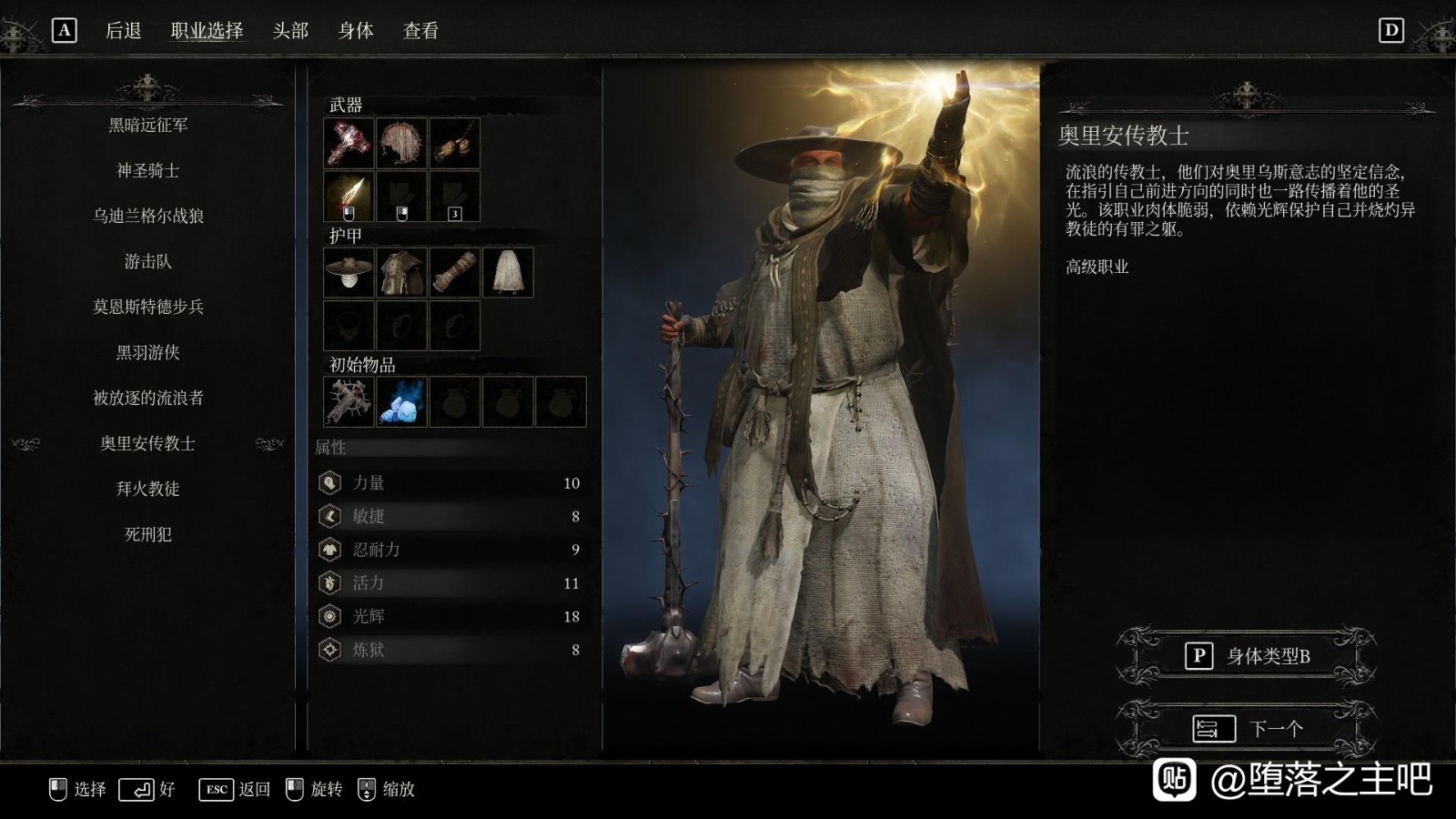Switch to the 头部 tab
Screen dimensions: 1456x819
pyautogui.click(x=293, y=30)
